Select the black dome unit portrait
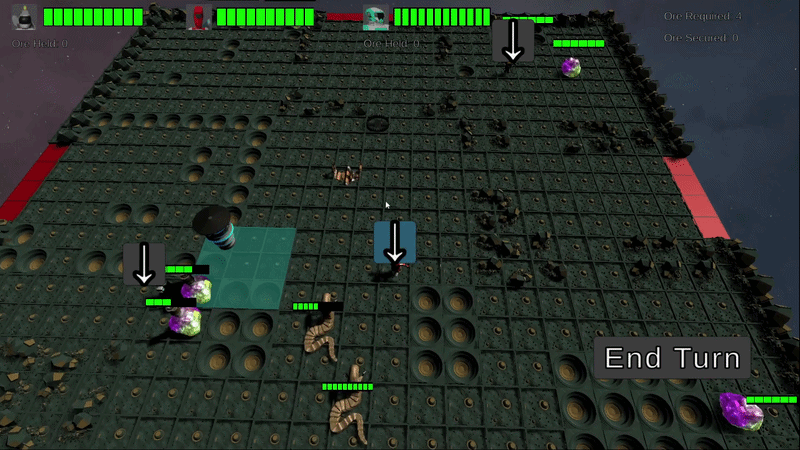Image resolution: width=800 pixels, height=450 pixels. (25, 16)
